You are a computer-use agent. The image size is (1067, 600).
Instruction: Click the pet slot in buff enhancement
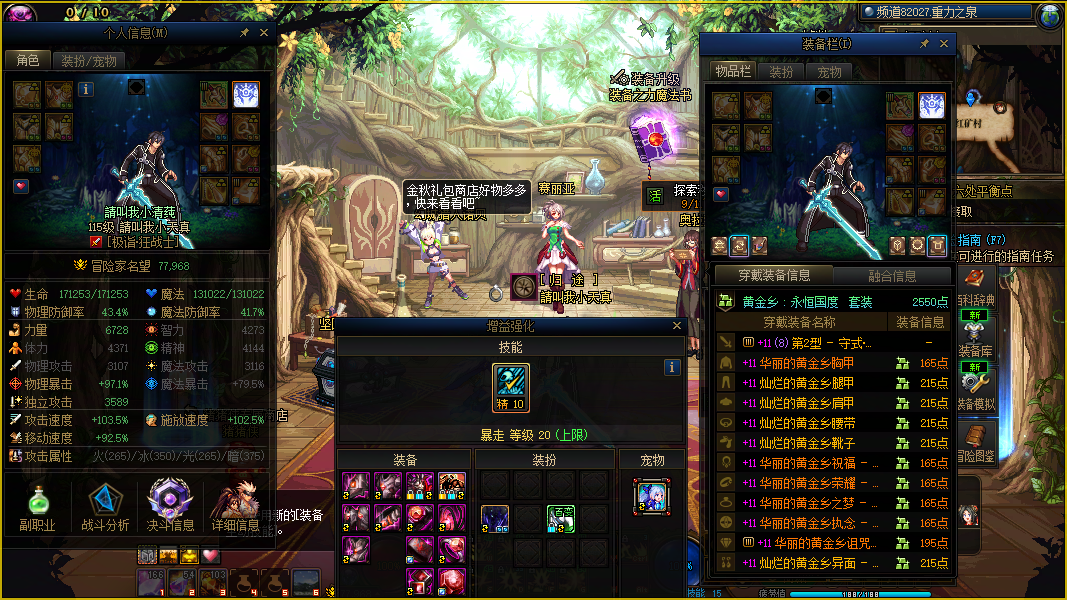pos(651,497)
